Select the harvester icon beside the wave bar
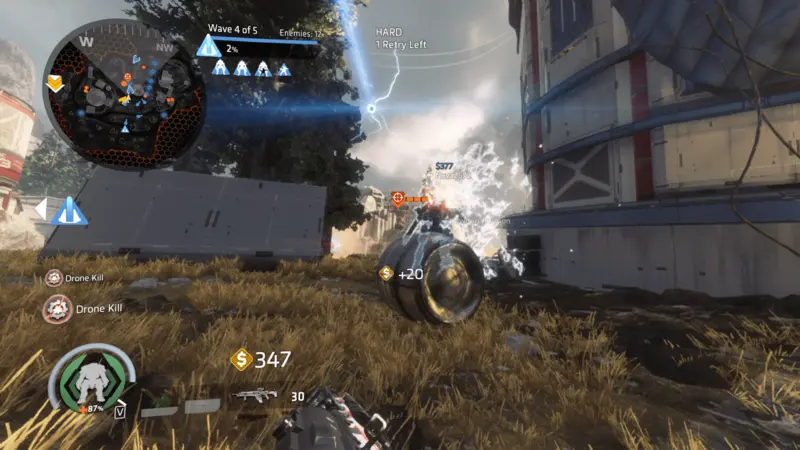 click(x=208, y=46)
